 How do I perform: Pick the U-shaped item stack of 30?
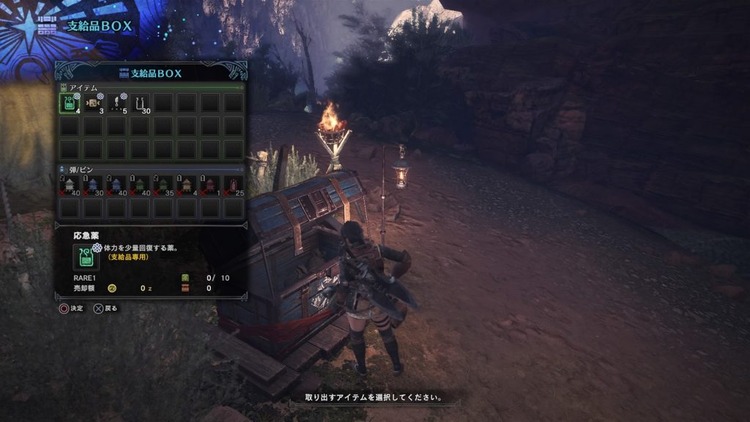[140, 103]
